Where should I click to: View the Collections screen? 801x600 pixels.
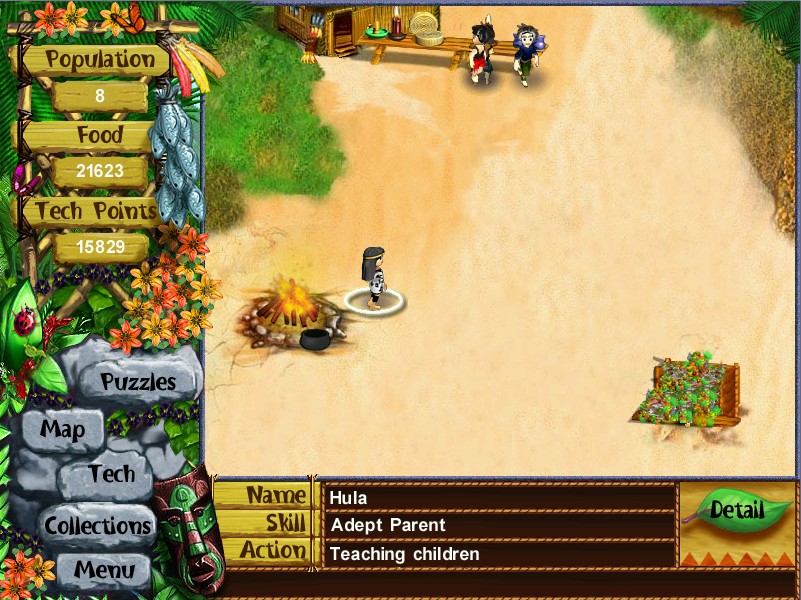click(97, 524)
